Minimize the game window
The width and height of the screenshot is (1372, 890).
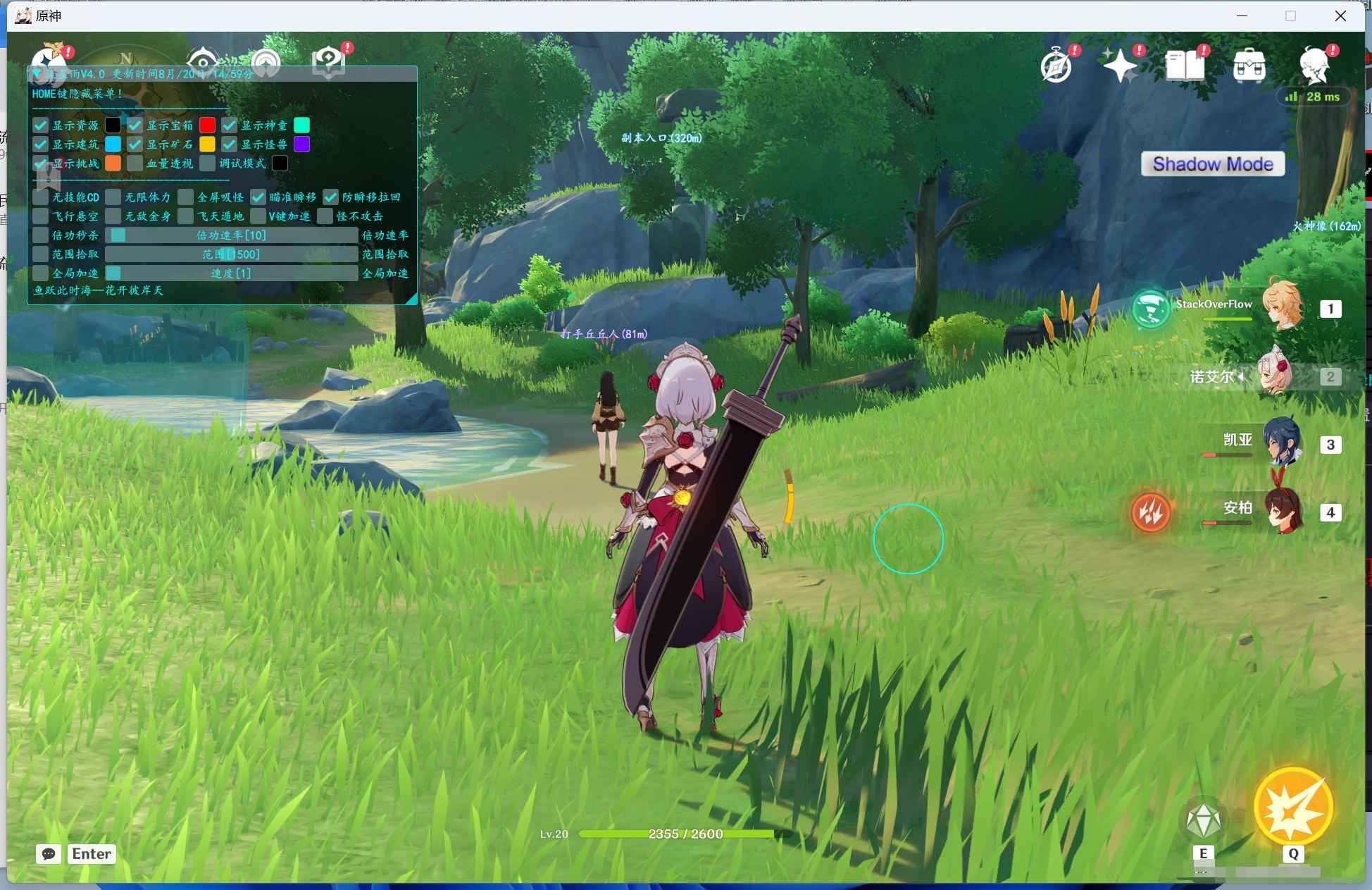pos(1242,16)
